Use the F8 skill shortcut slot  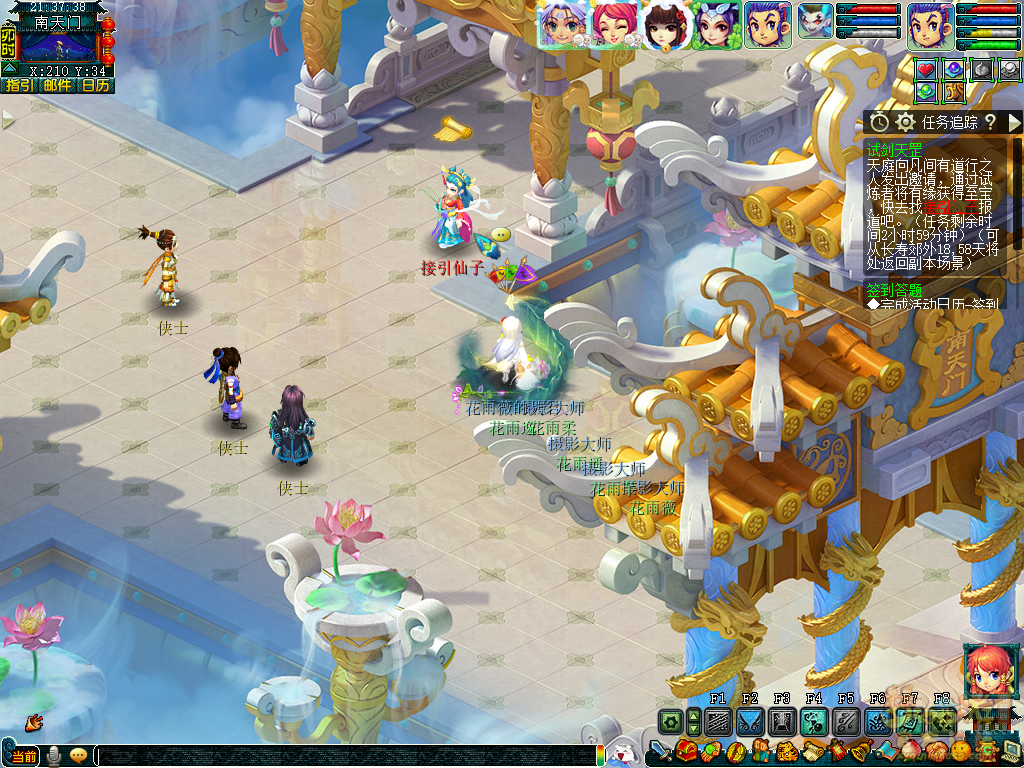click(941, 722)
